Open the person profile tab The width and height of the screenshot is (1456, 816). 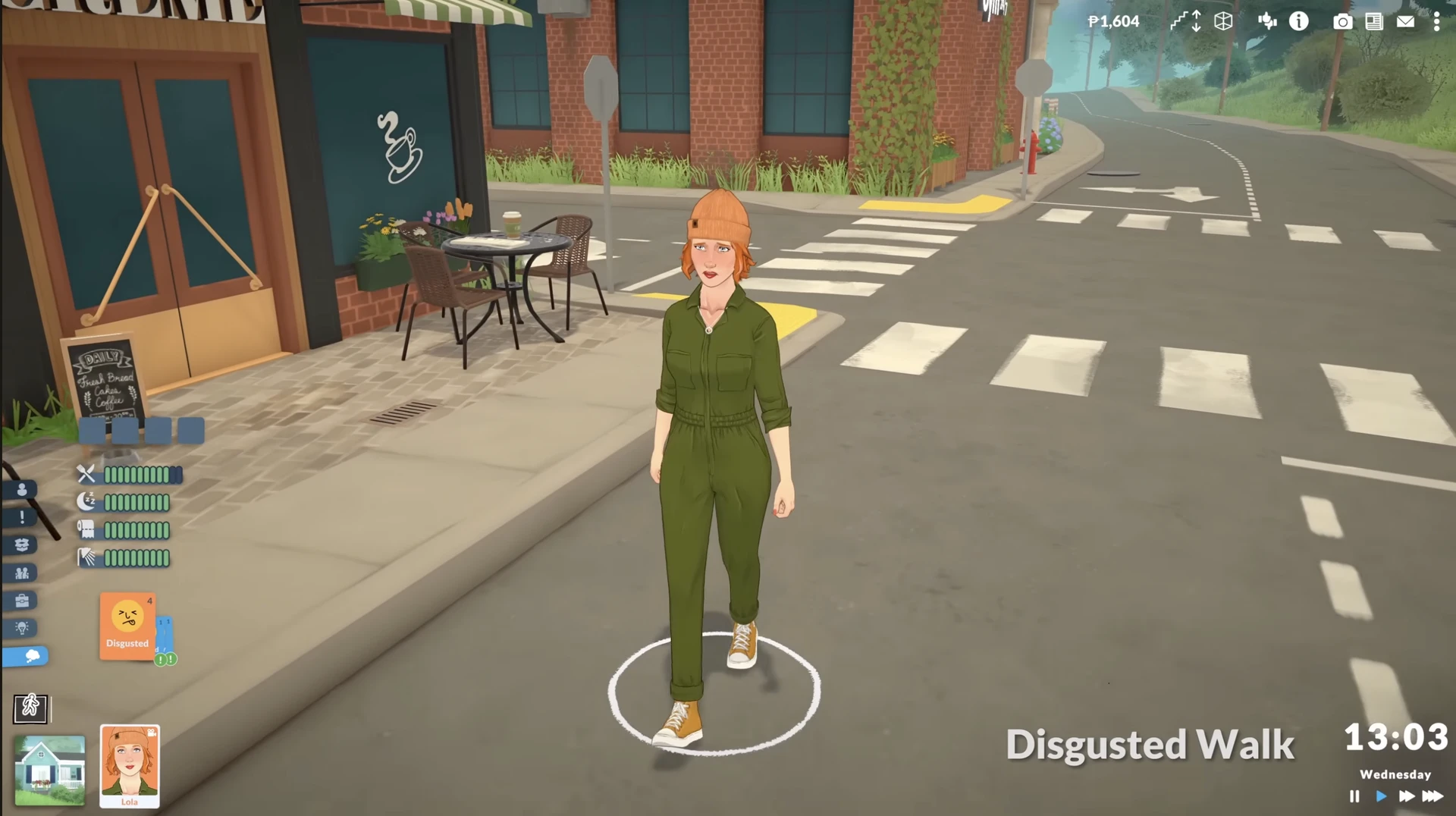[22, 490]
